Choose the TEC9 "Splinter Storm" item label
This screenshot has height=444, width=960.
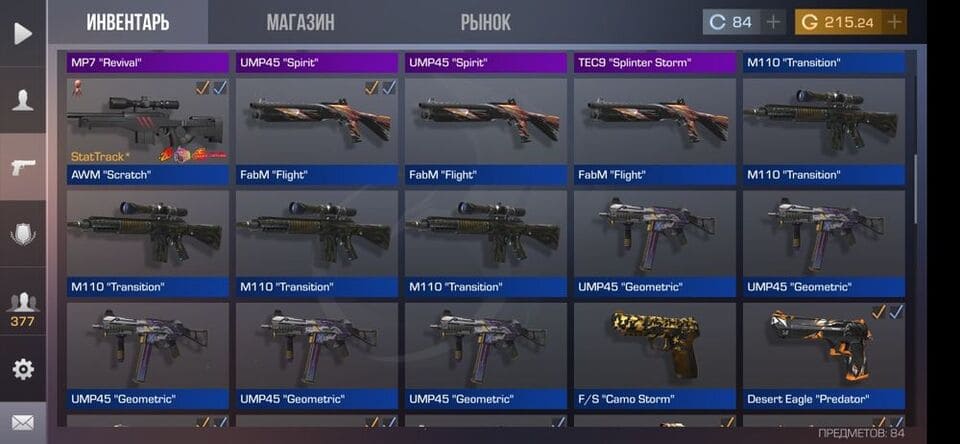655,62
